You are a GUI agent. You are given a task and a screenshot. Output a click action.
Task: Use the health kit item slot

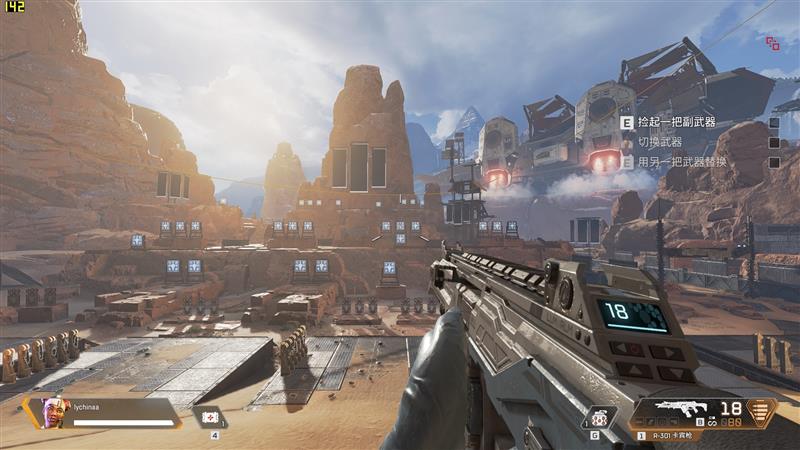click(211, 418)
